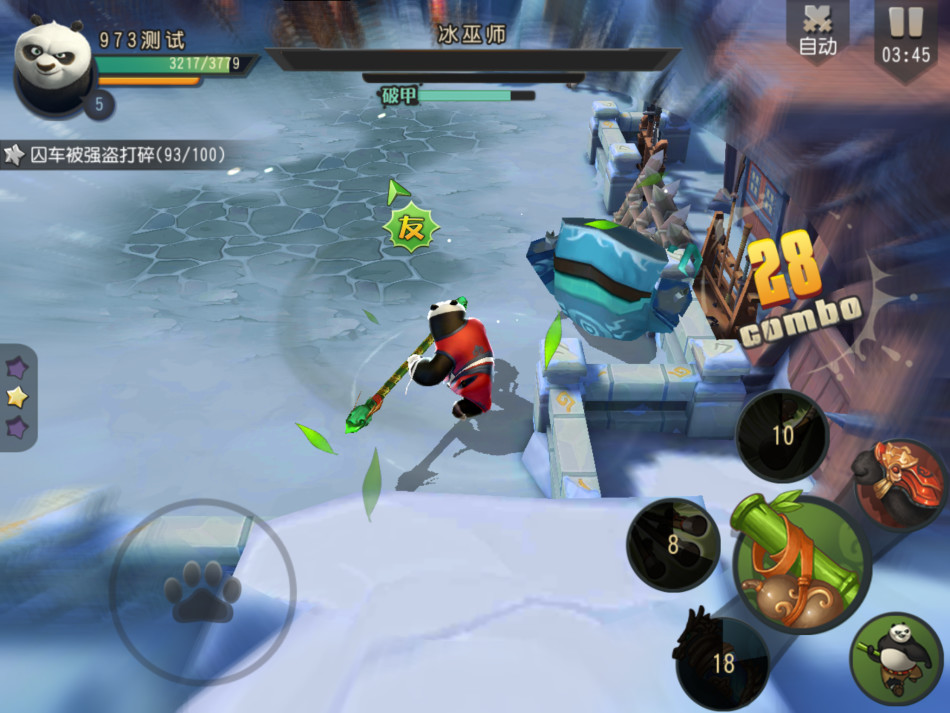Activate the skill showing cooldown 18
This screenshot has width=950, height=713.
722,661
